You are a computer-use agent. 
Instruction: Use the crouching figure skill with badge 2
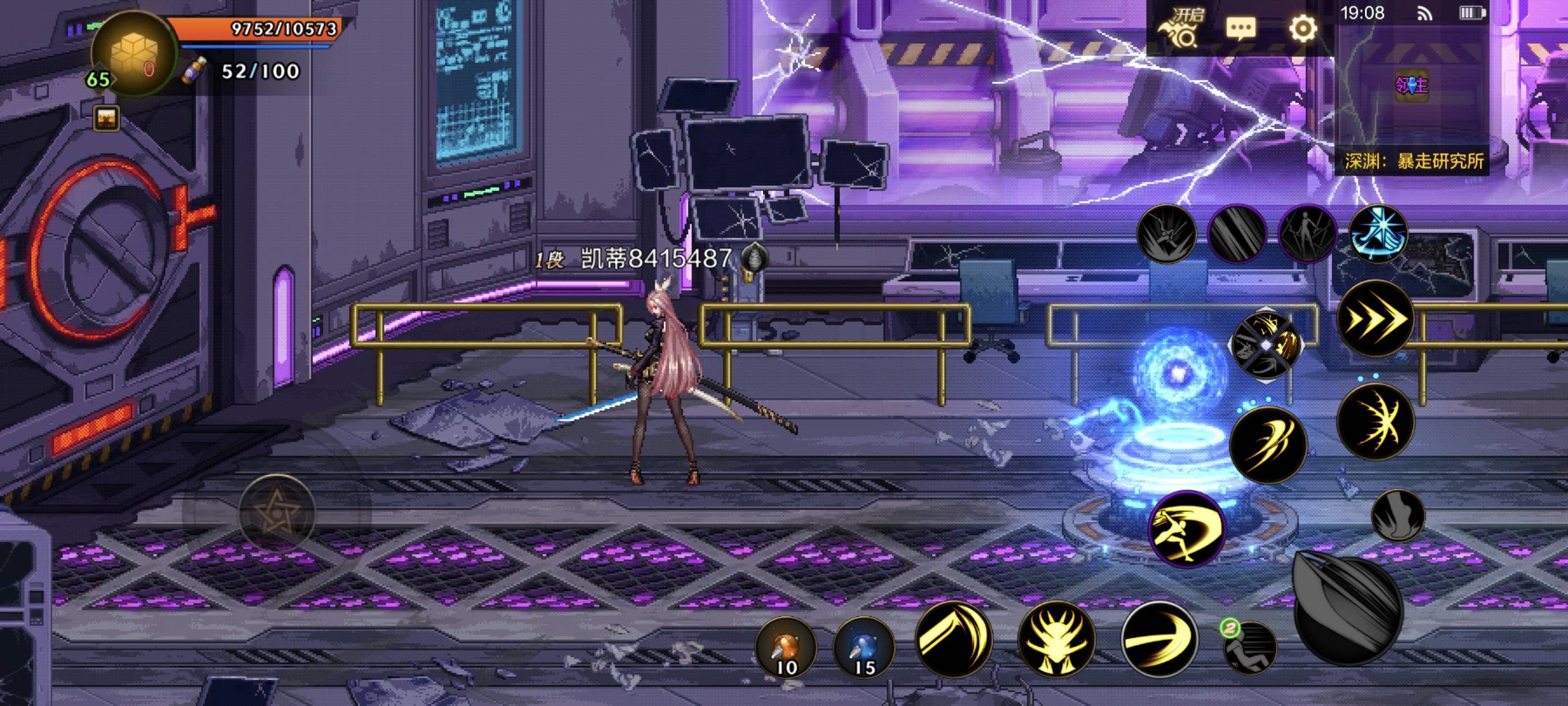coord(1250,648)
